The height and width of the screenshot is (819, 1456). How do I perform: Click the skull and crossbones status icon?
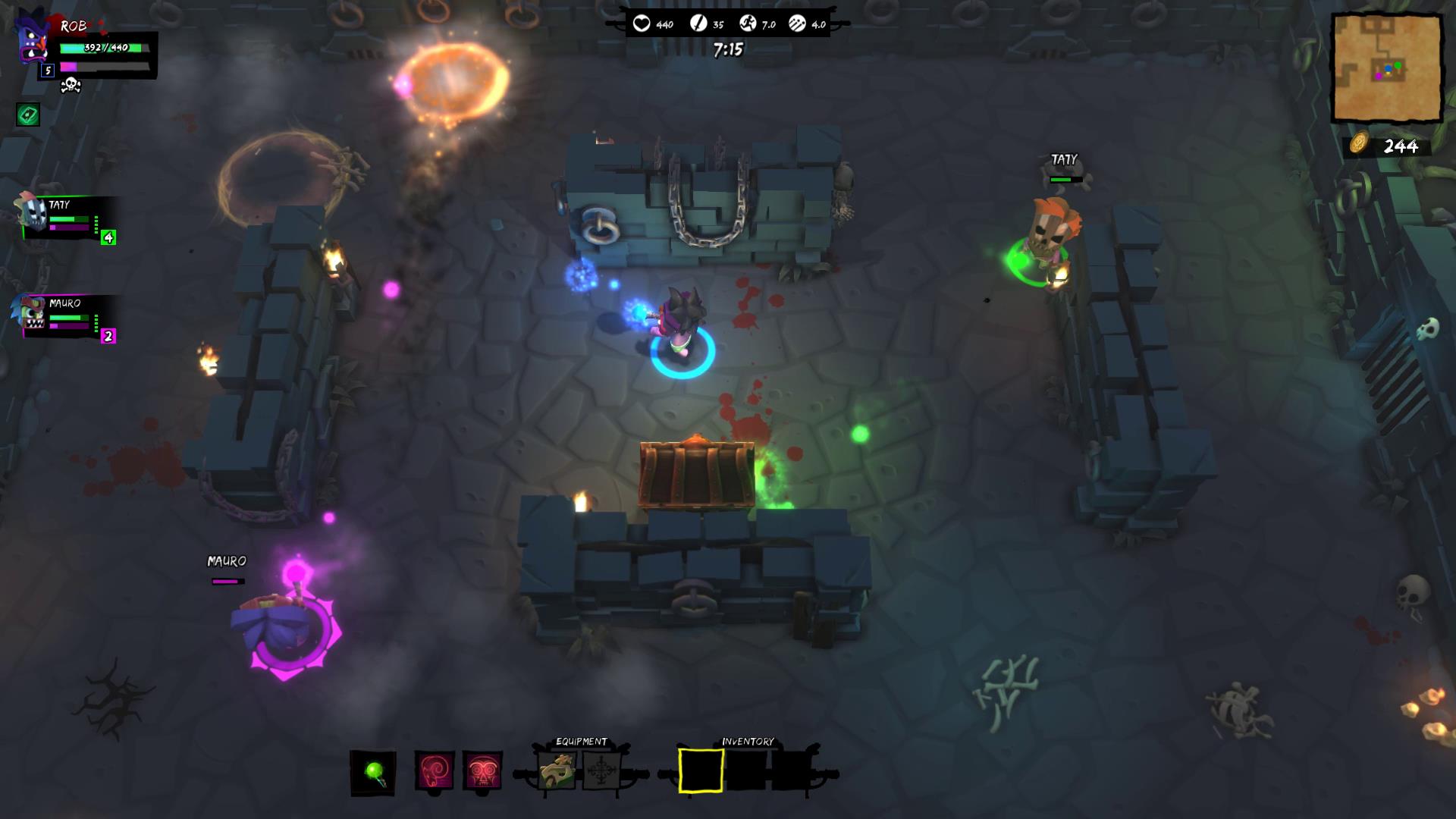[71, 84]
